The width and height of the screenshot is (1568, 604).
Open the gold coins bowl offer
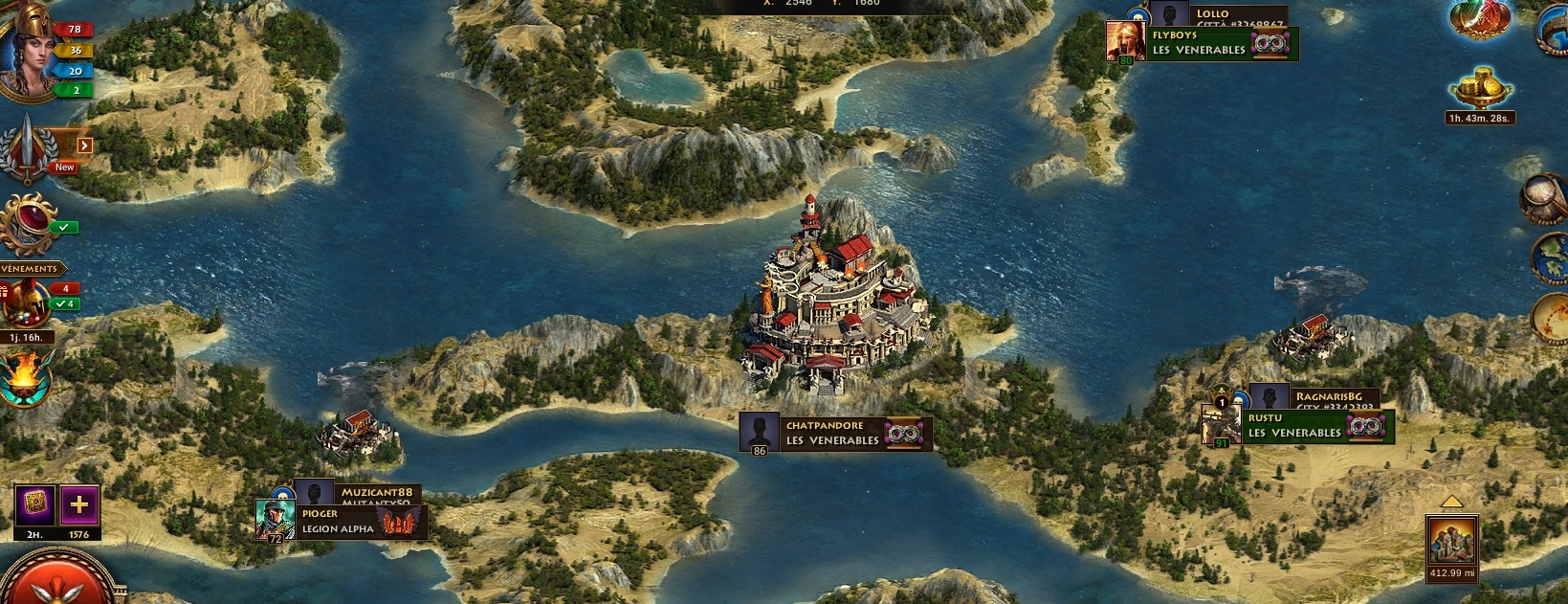[x=1479, y=89]
